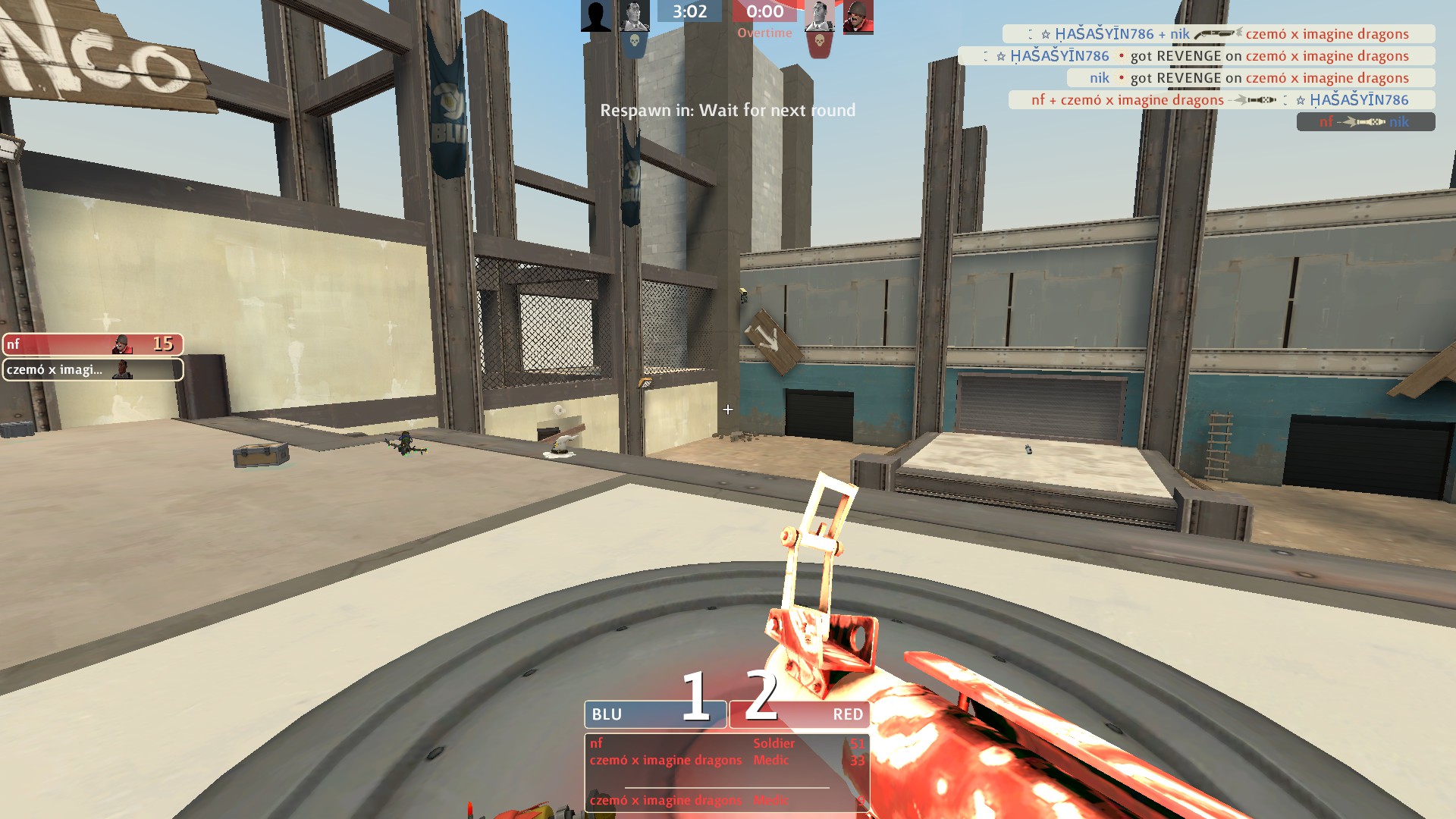The image size is (1456, 819).
Task: Click the nf player status panel
Action: point(93,344)
